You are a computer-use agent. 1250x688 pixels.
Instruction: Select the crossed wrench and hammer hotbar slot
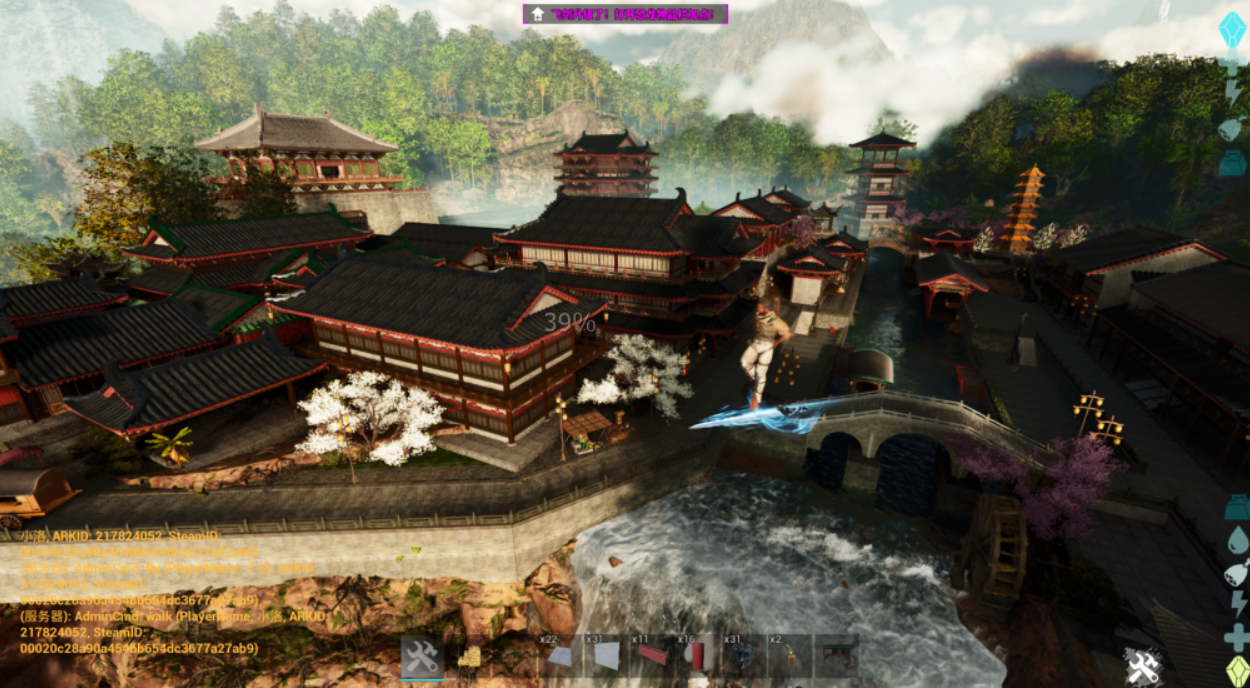(422, 657)
